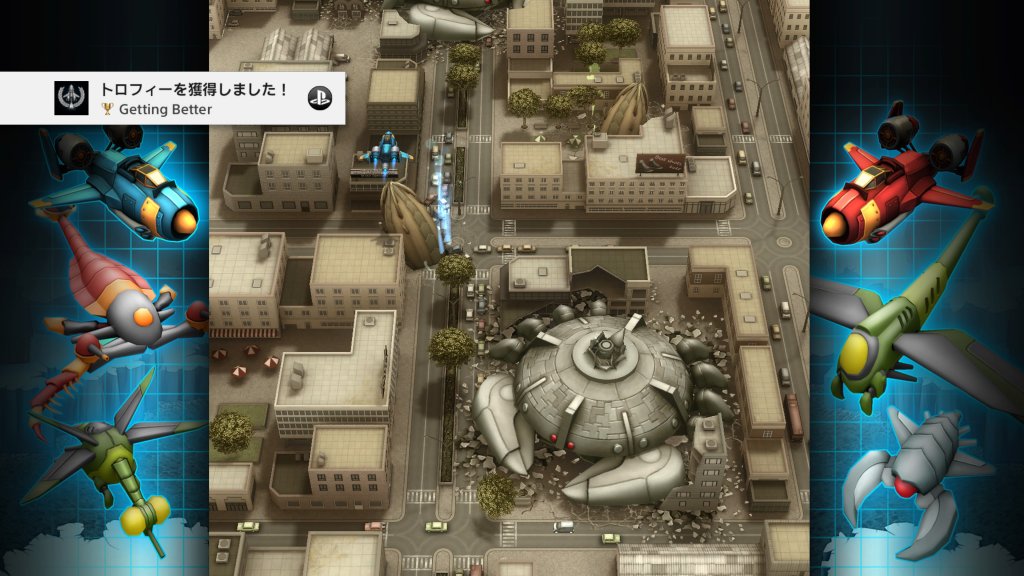Click the trophy emblem icon in the notification
This screenshot has height=576, width=1024.
(73, 98)
